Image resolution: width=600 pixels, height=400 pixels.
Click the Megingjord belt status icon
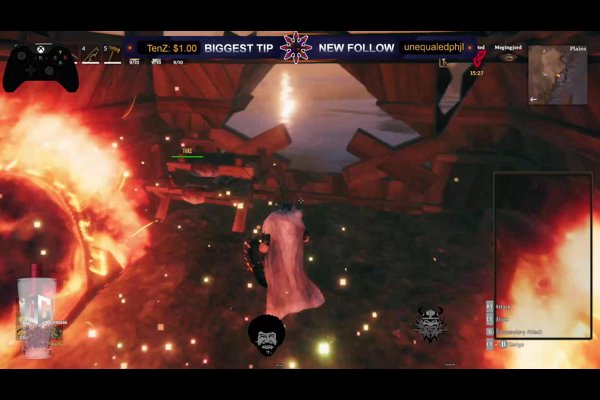click(x=510, y=58)
